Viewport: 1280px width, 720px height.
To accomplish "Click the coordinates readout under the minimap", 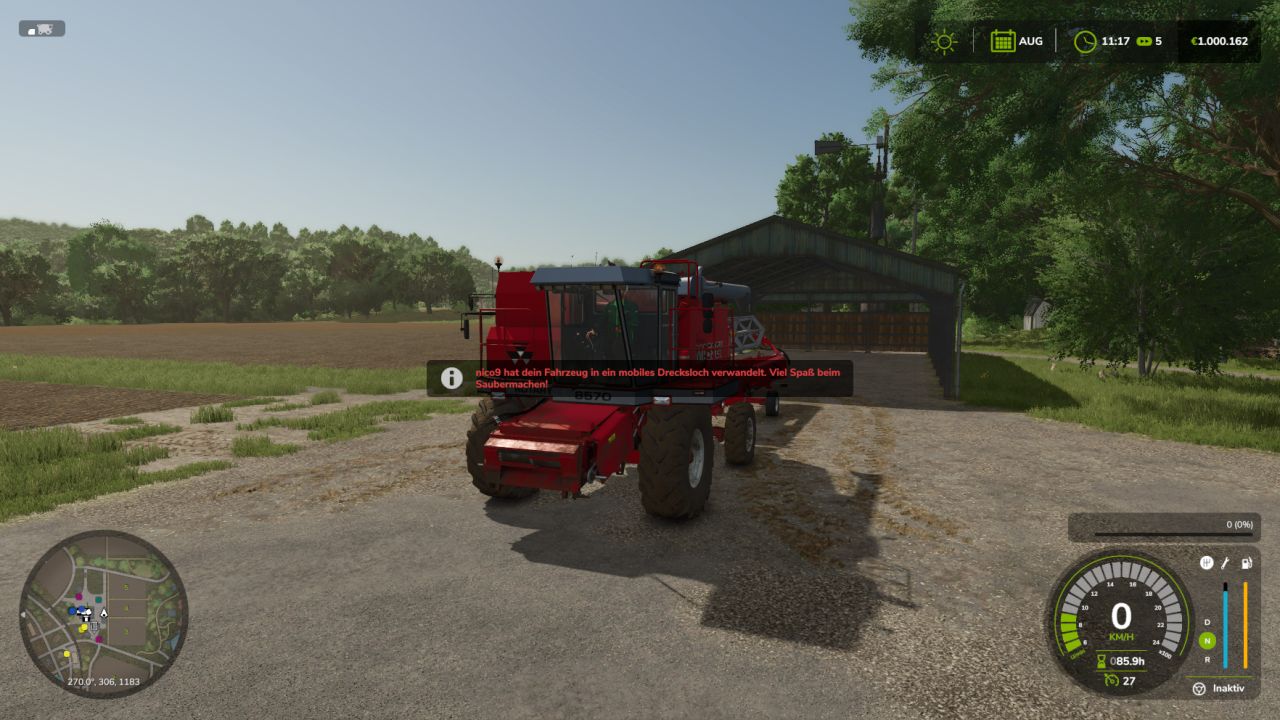I will click(101, 680).
